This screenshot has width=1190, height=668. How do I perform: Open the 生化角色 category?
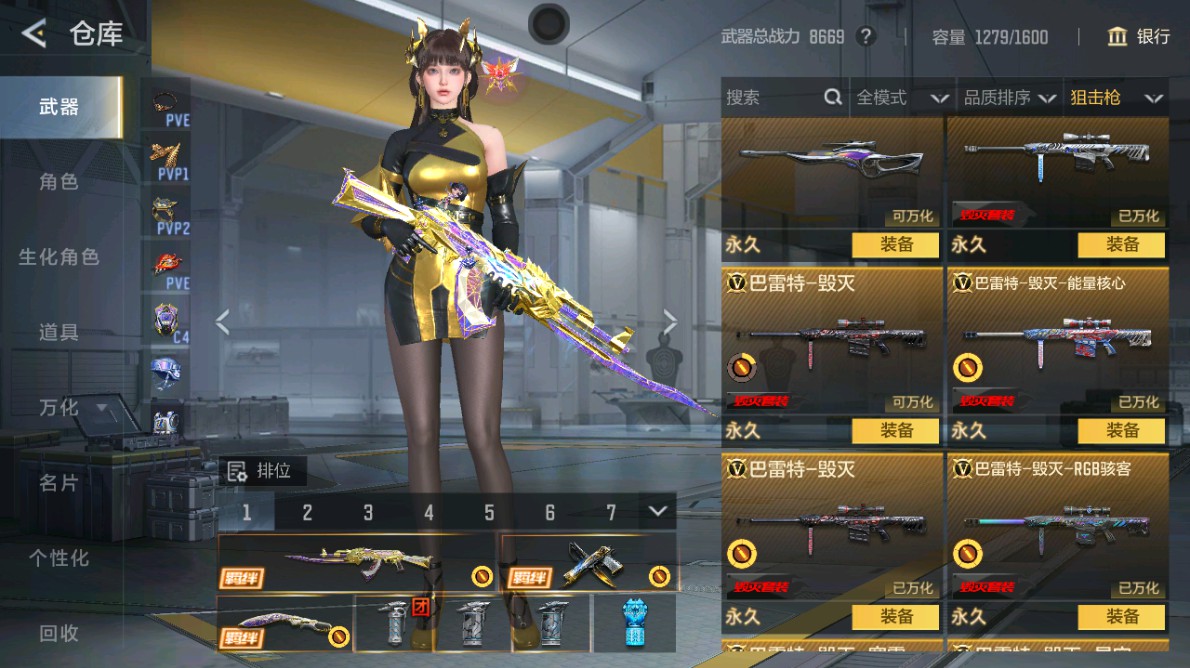click(59, 257)
